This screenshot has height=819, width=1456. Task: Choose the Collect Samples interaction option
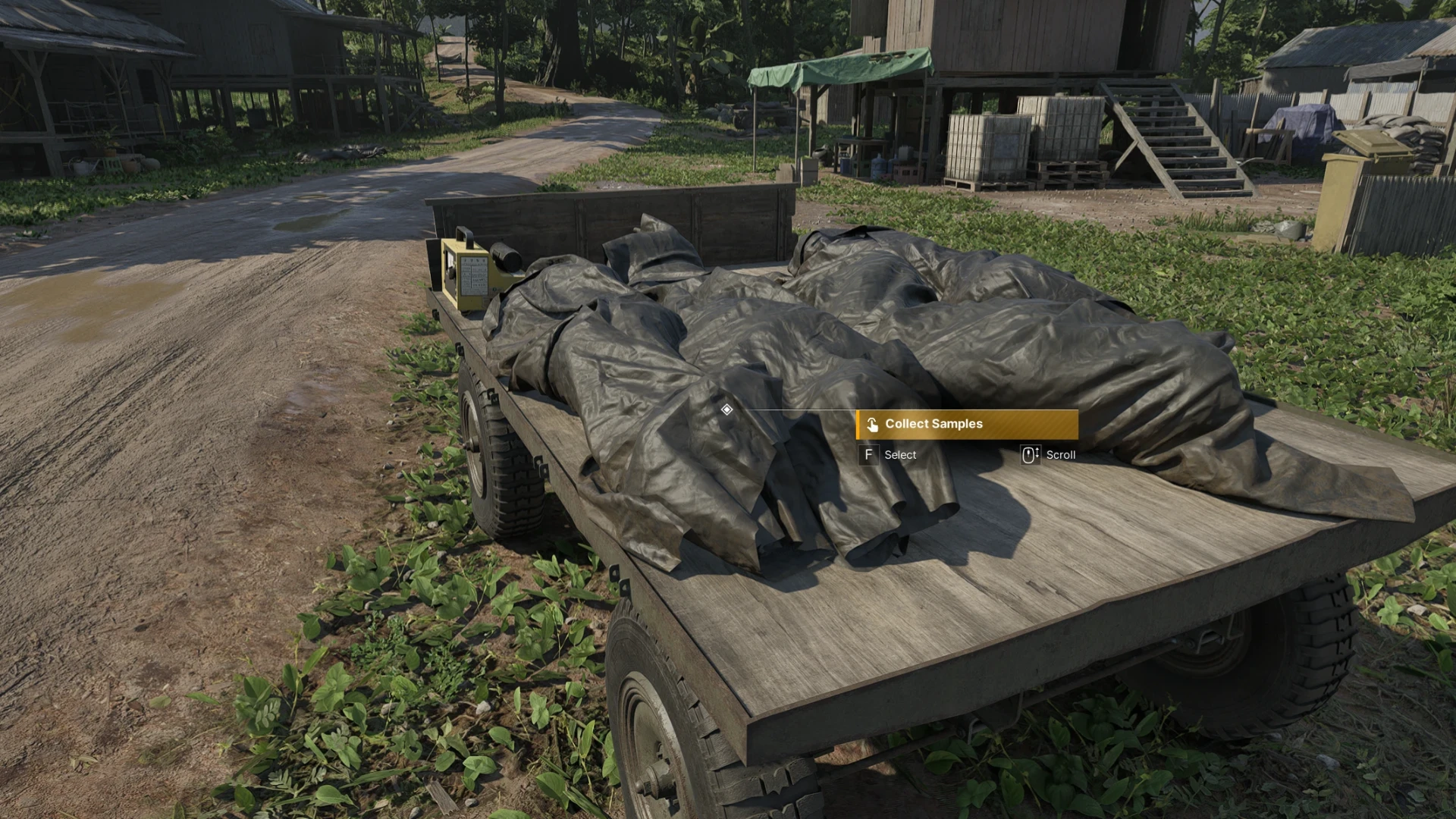966,425
